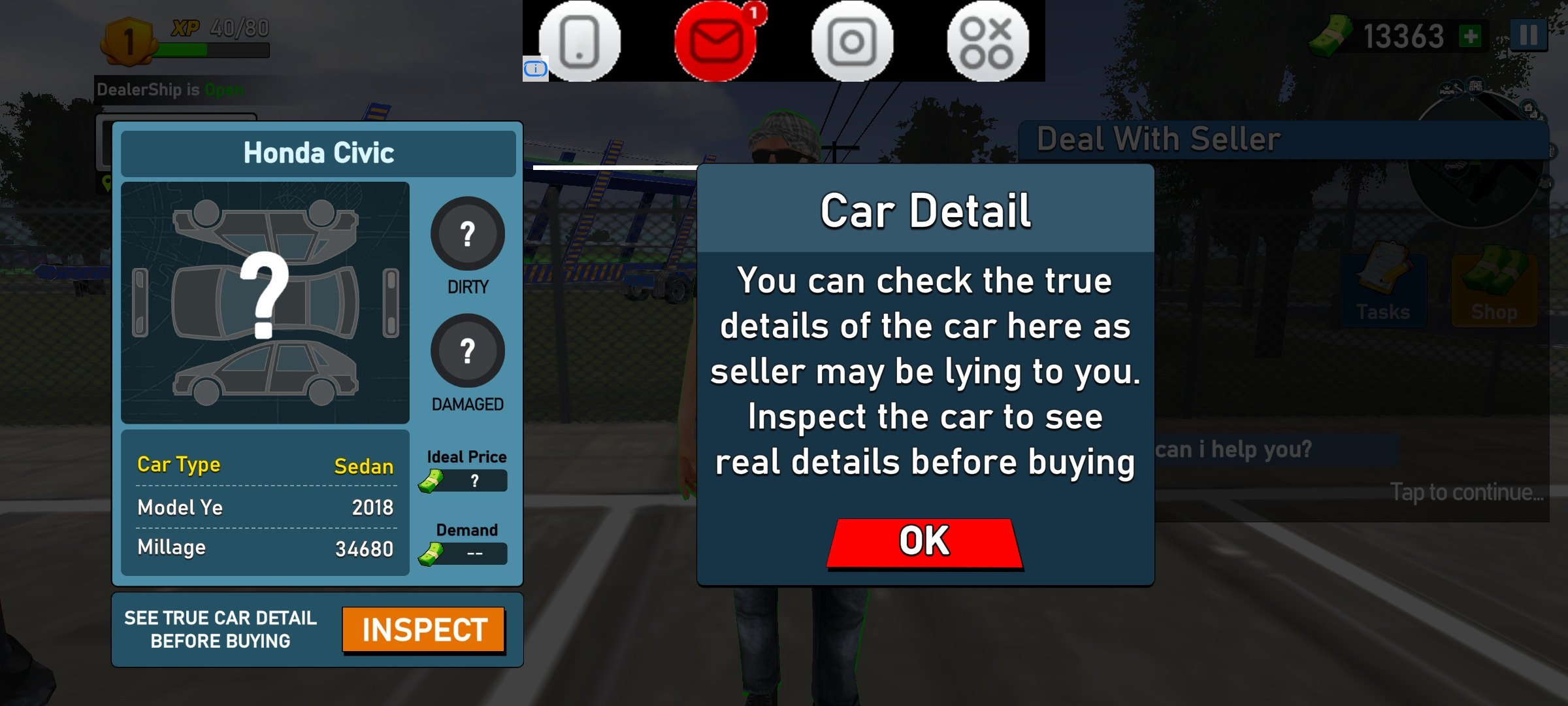The width and height of the screenshot is (1568, 706).
Task: Open the phone icon in the top bar
Action: tap(580, 41)
